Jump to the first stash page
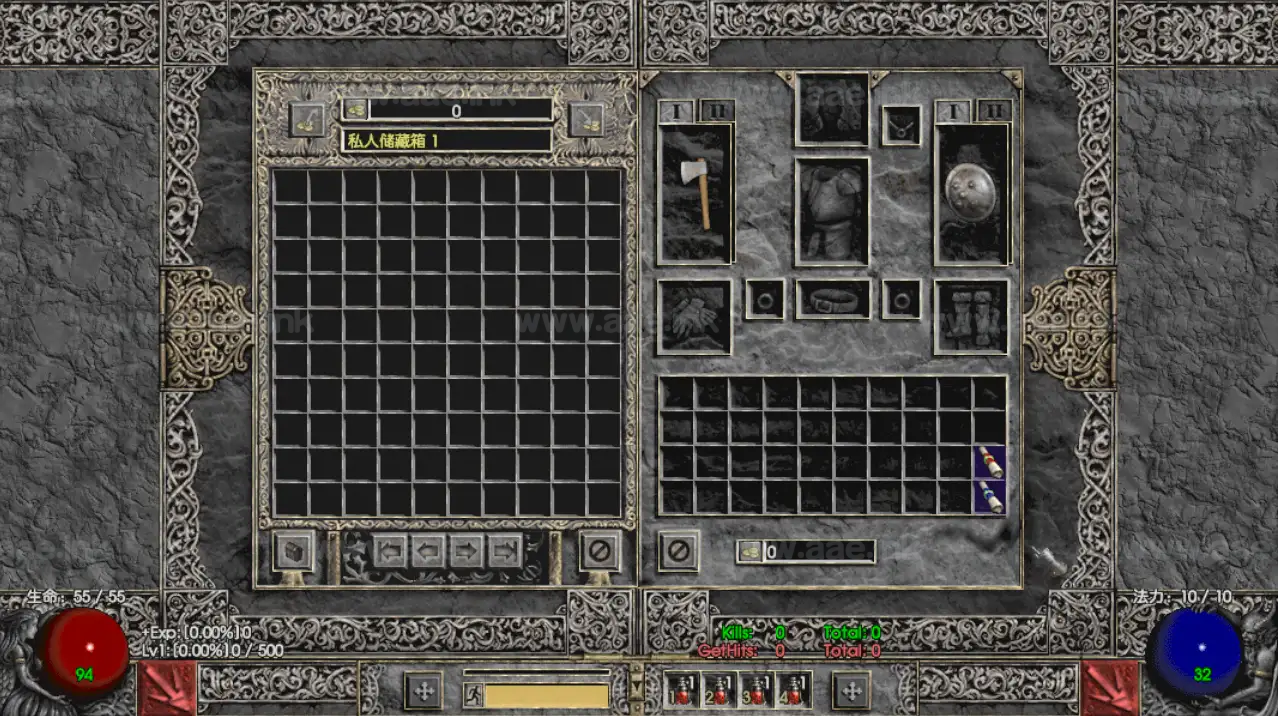 point(391,550)
